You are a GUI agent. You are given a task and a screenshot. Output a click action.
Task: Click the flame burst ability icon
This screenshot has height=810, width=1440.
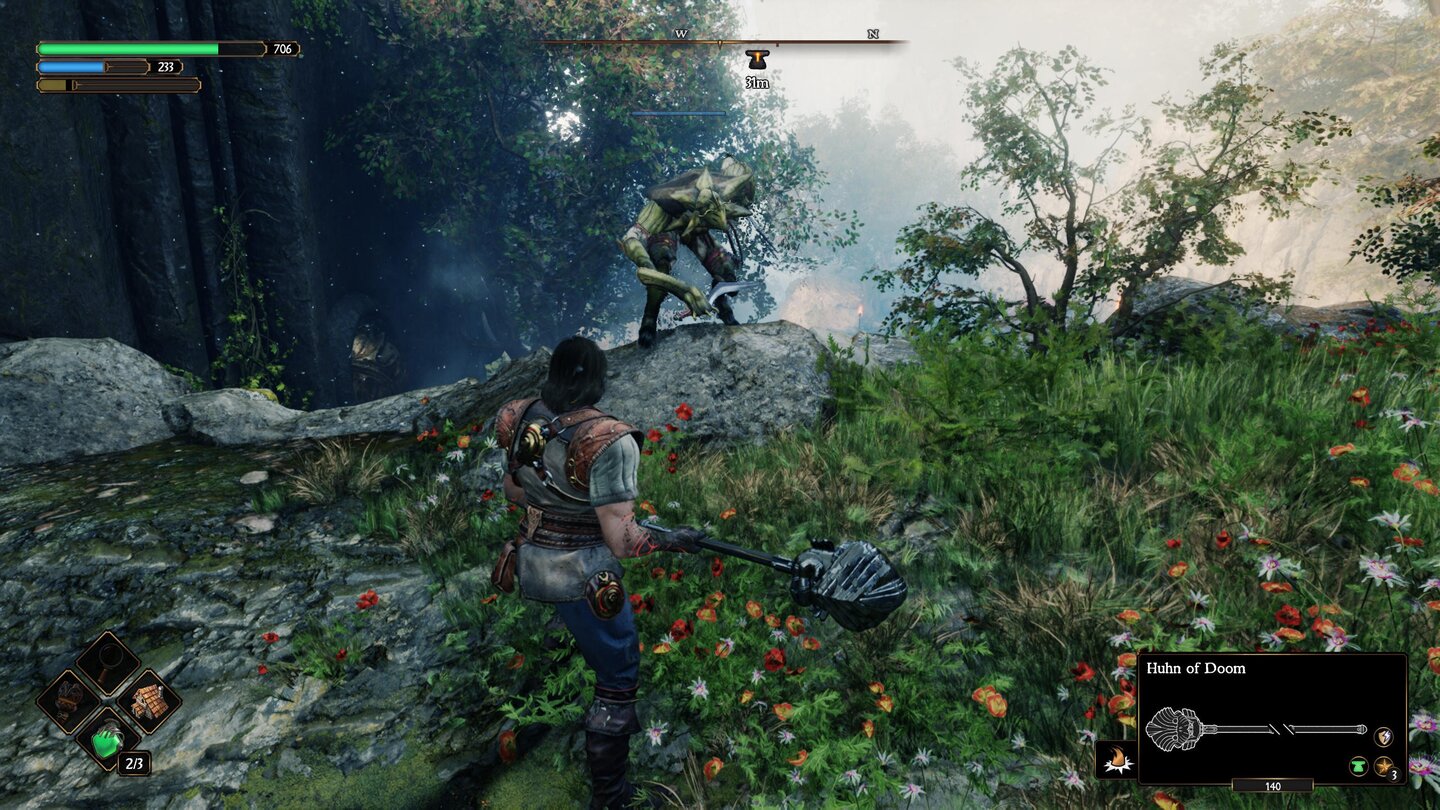click(x=1115, y=761)
